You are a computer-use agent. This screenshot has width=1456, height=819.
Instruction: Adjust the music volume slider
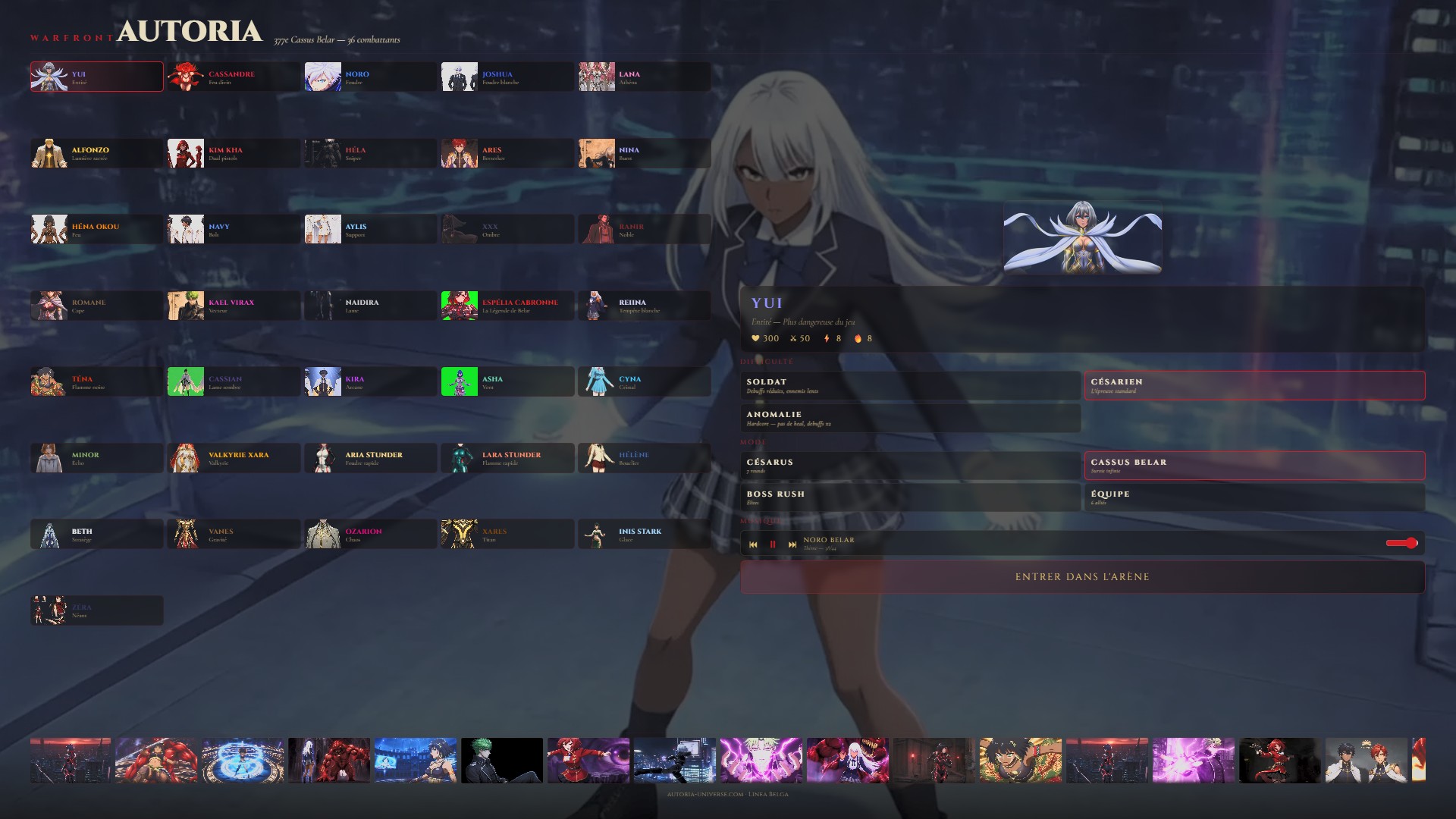pyautogui.click(x=1401, y=543)
